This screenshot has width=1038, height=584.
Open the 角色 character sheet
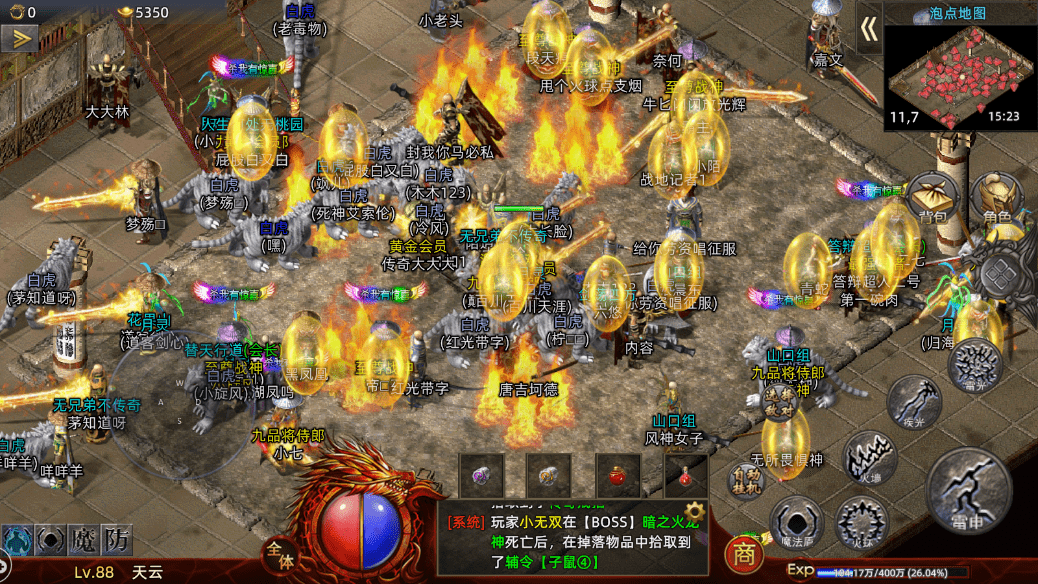click(996, 200)
